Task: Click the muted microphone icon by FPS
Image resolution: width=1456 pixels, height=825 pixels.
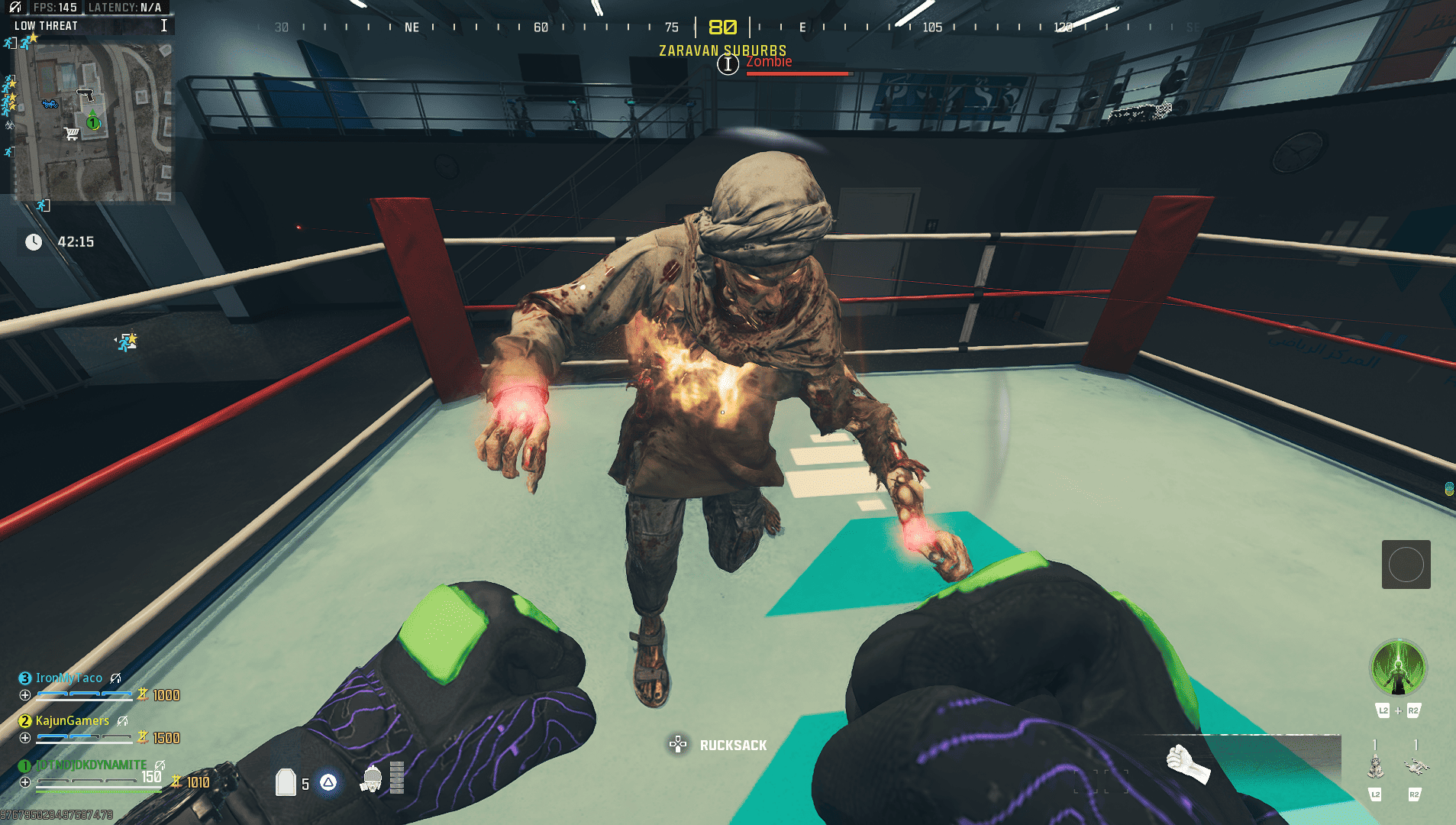Action: (15, 8)
